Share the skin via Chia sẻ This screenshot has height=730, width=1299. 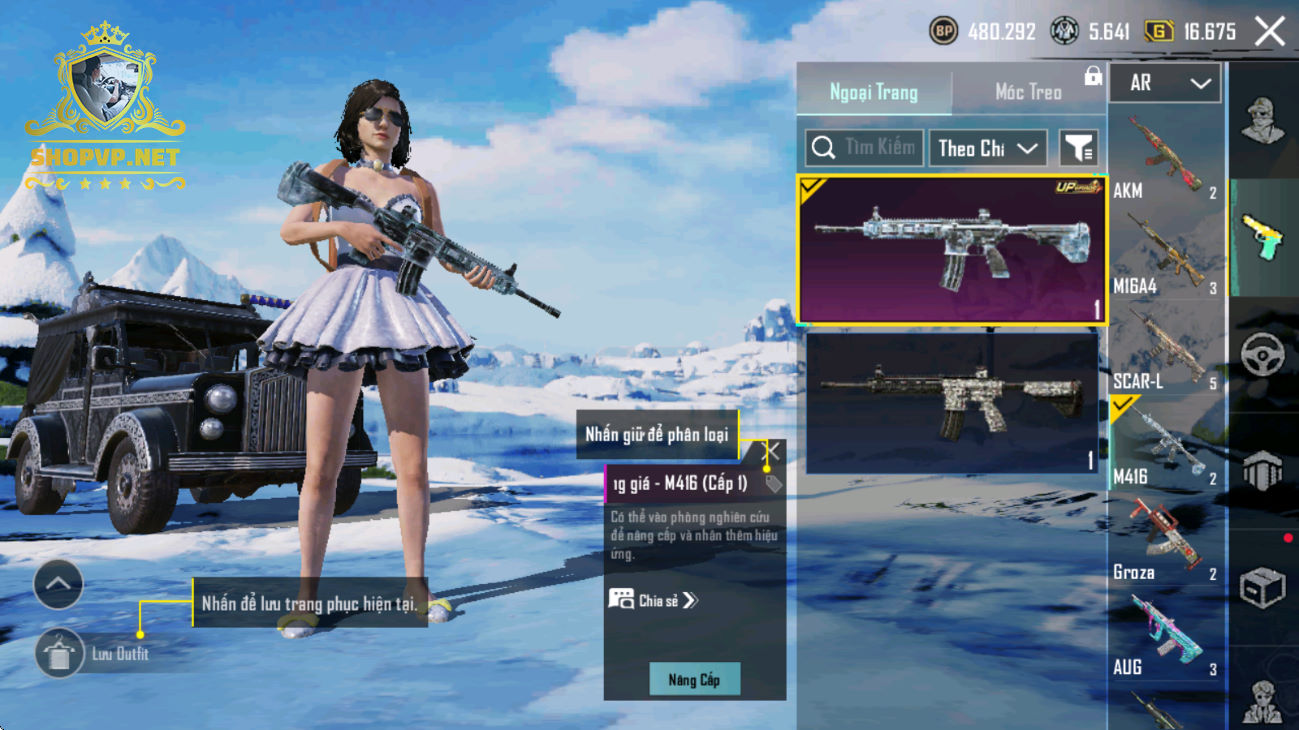(x=654, y=600)
